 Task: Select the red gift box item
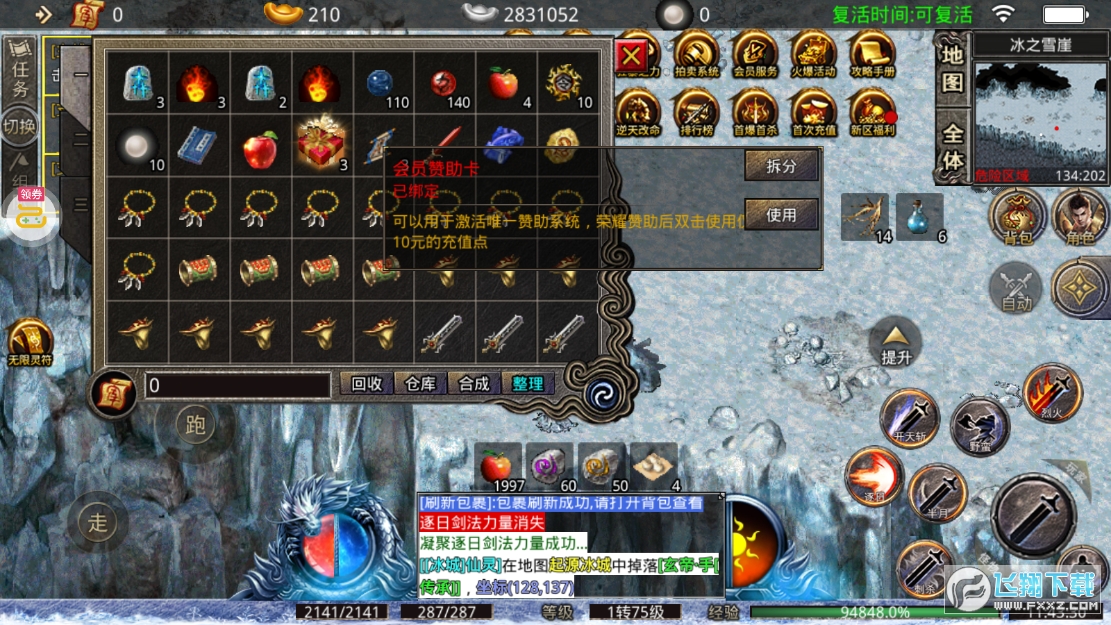coord(322,146)
